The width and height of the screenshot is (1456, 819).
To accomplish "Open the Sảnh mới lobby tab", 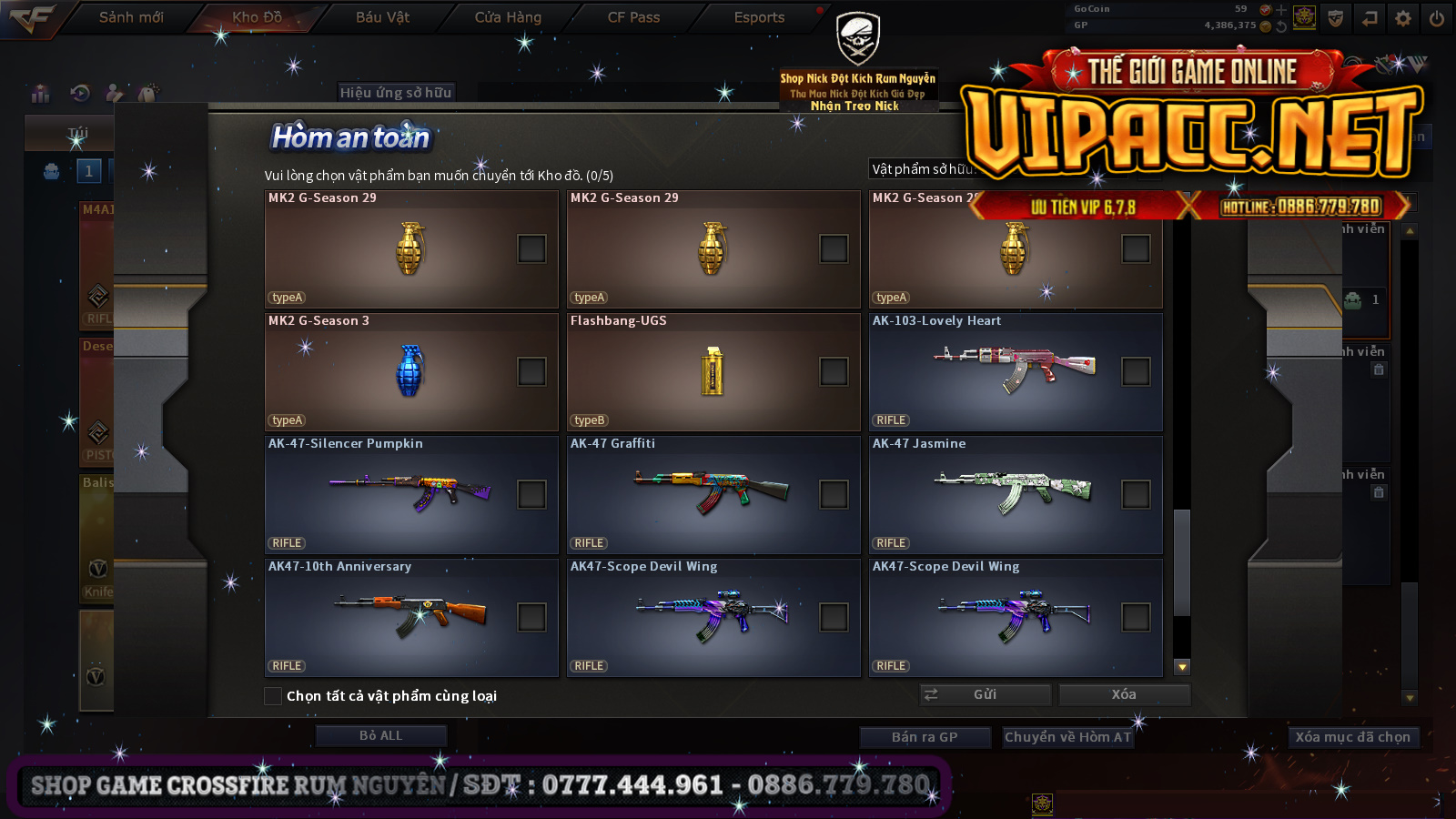I will [x=131, y=17].
